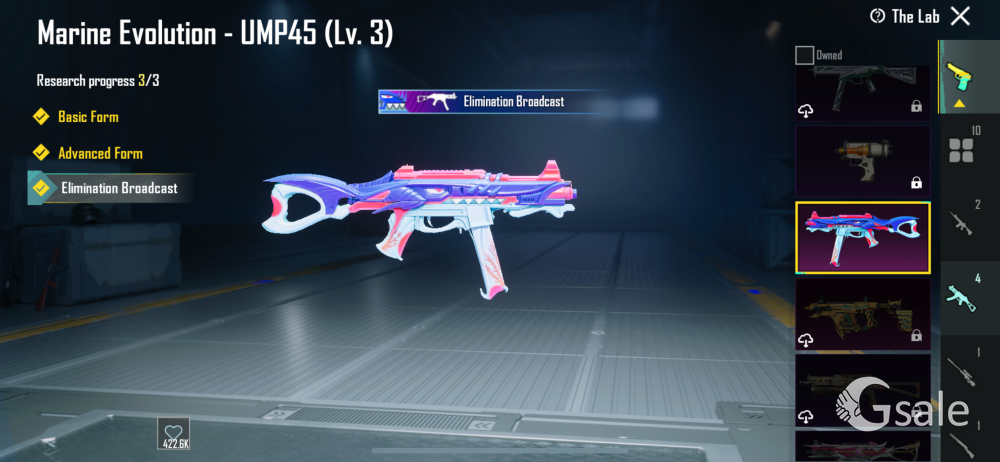Switch to the sniper rifle category tab
The width and height of the screenshot is (1000, 462).
coord(962,368)
